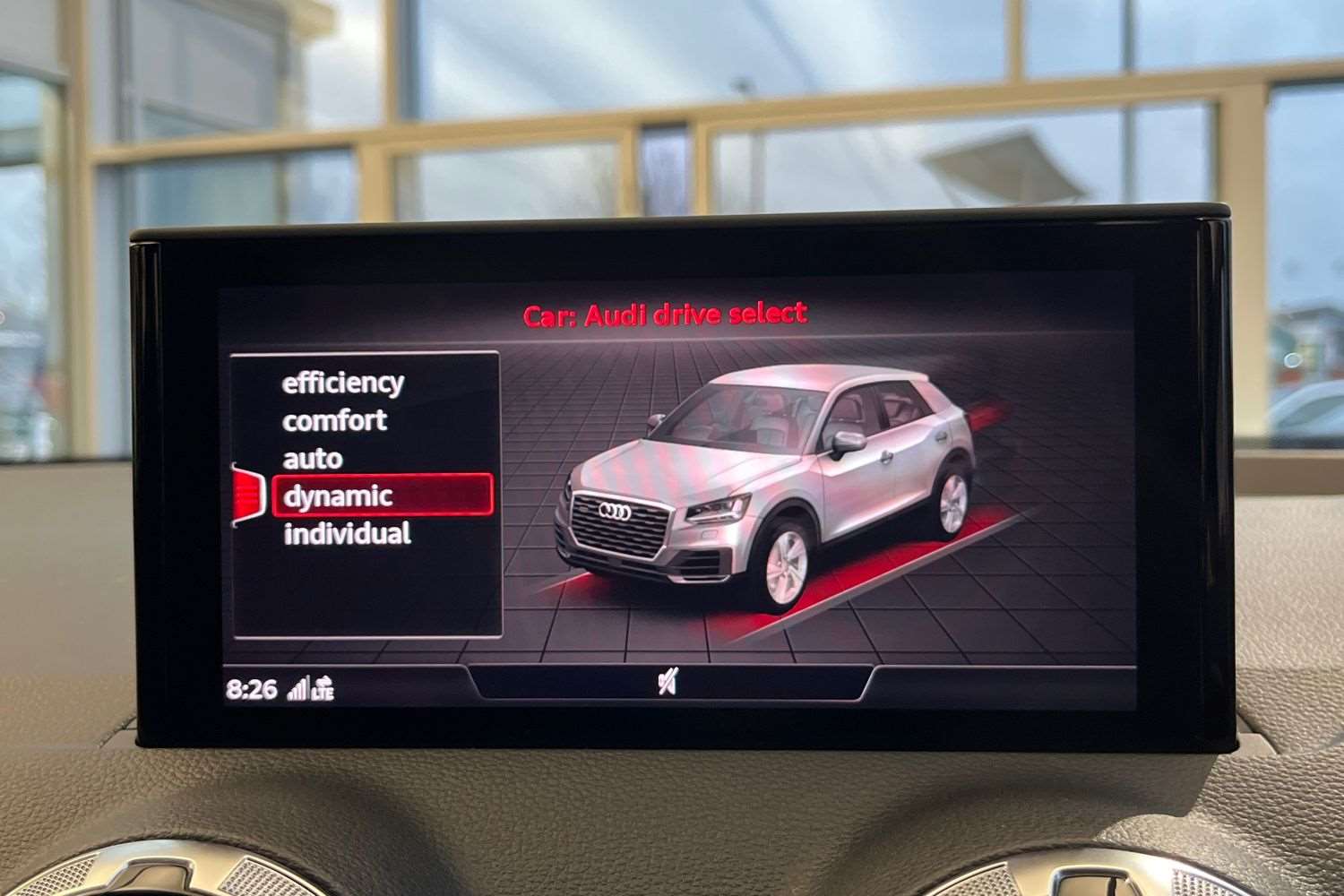The height and width of the screenshot is (896, 1344).
Task: Click the car's headlight in the preview image
Action: (717, 507)
